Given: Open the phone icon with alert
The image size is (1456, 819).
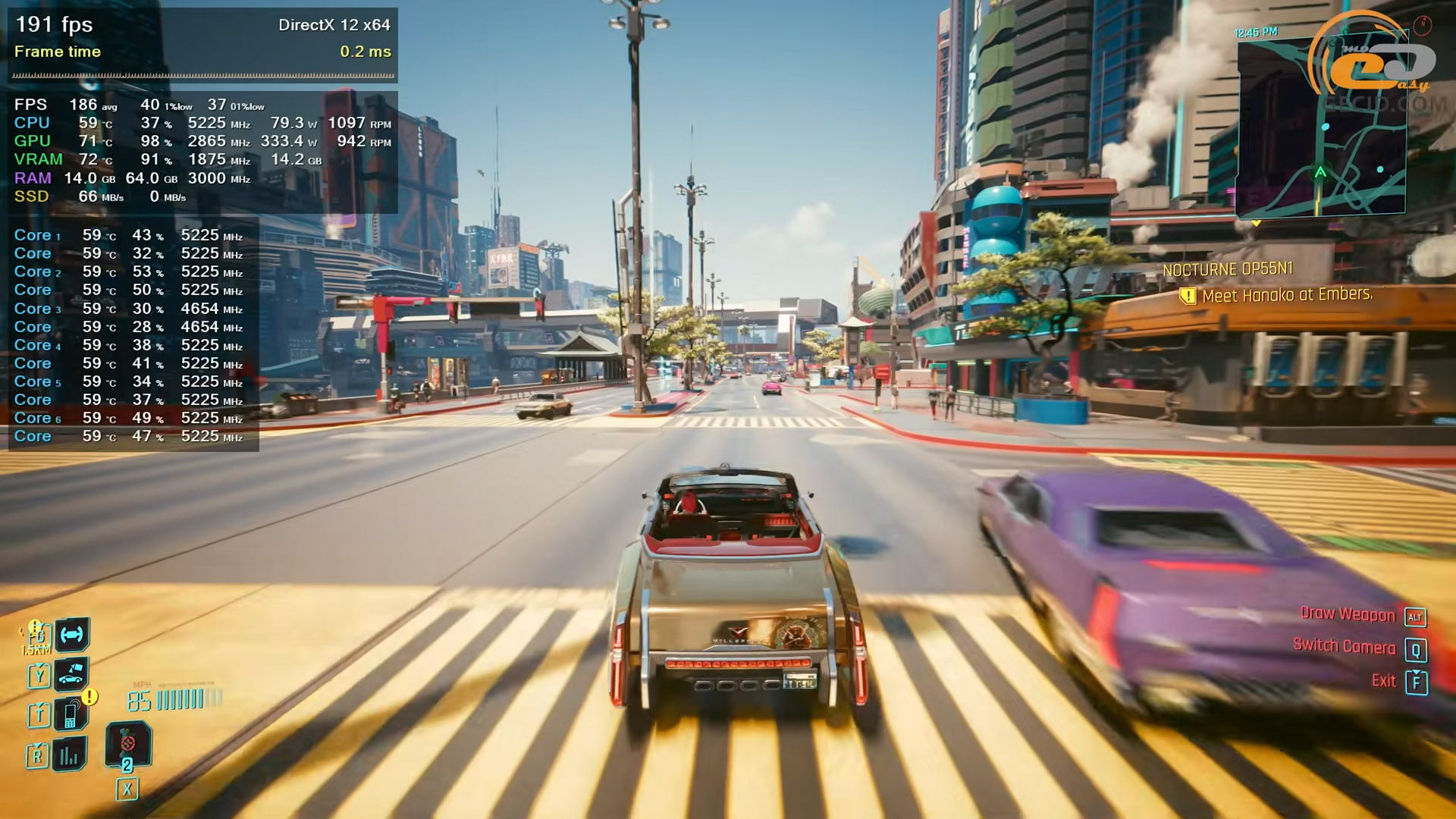Looking at the screenshot, I should click(71, 714).
